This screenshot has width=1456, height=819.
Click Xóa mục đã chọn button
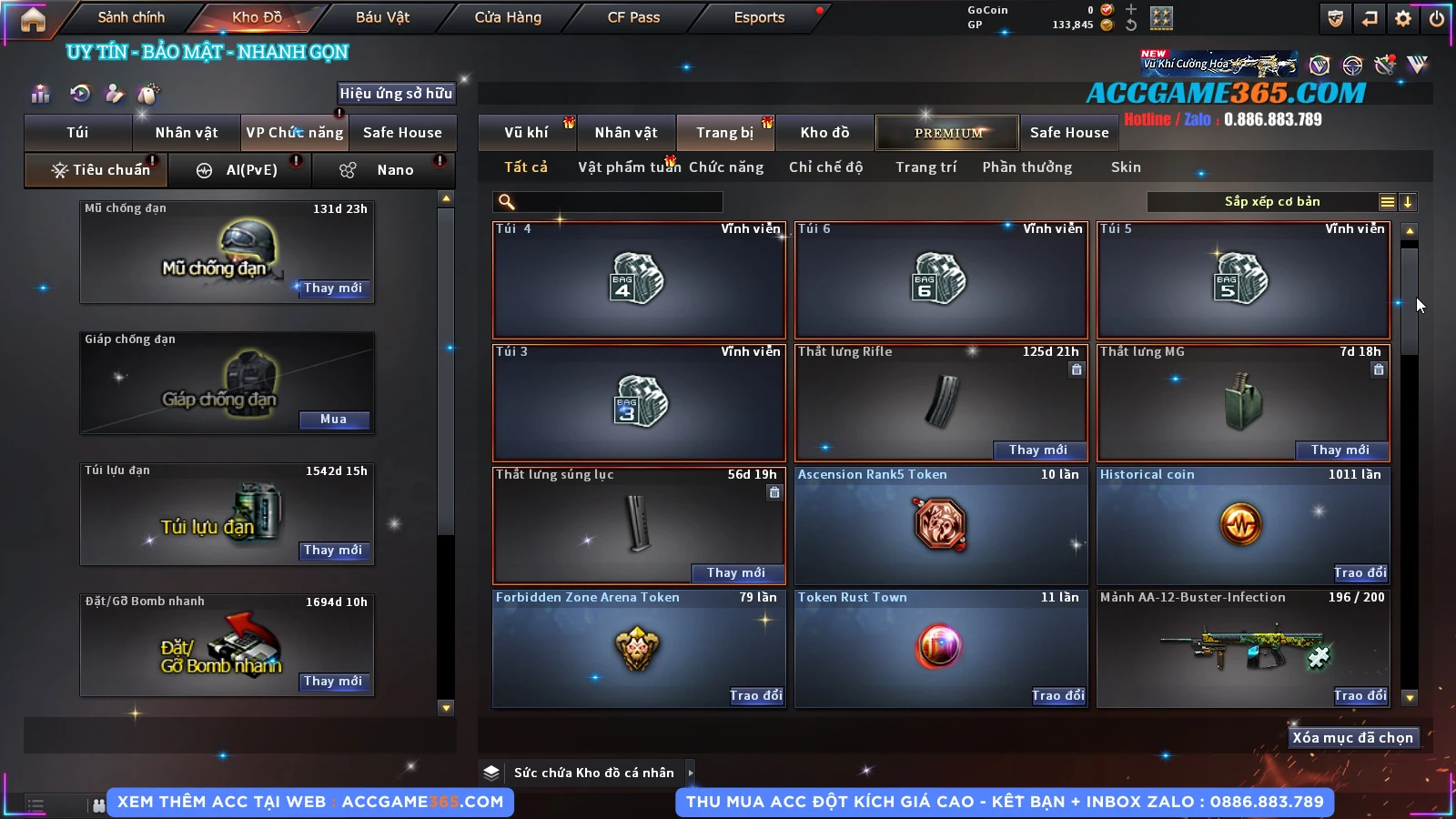(1352, 738)
